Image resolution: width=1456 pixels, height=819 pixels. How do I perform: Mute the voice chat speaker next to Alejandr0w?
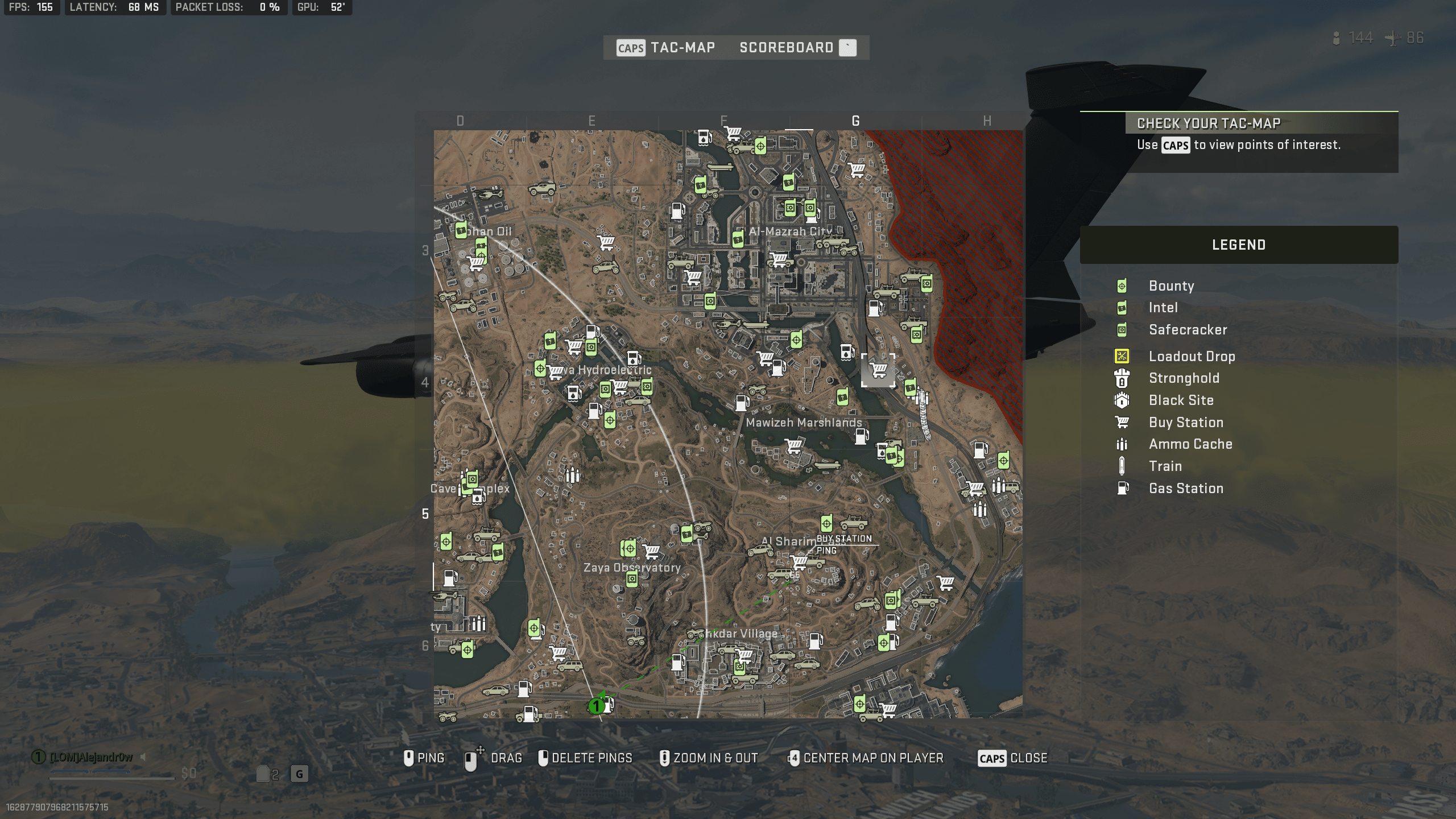(144, 756)
